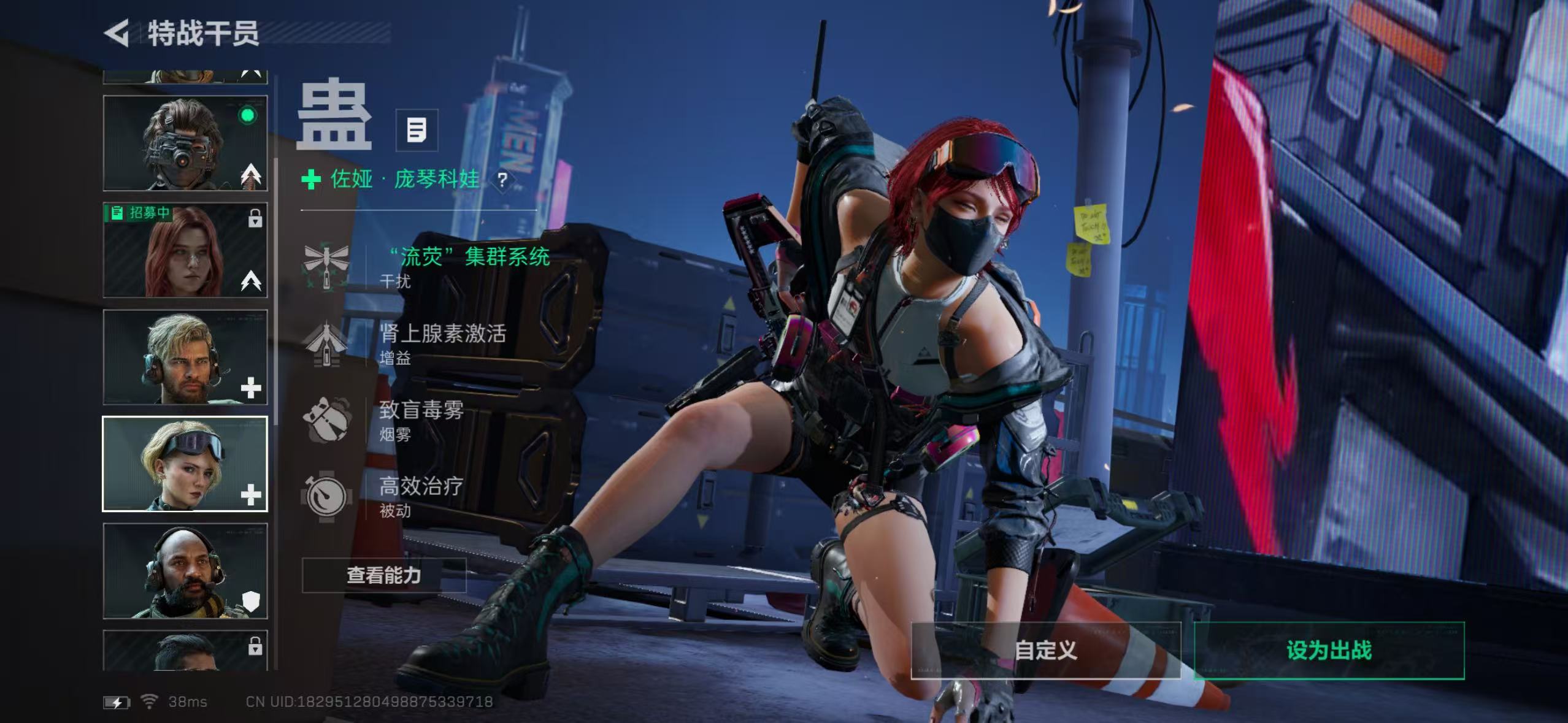Open 查看能力 ability details

pyautogui.click(x=383, y=575)
